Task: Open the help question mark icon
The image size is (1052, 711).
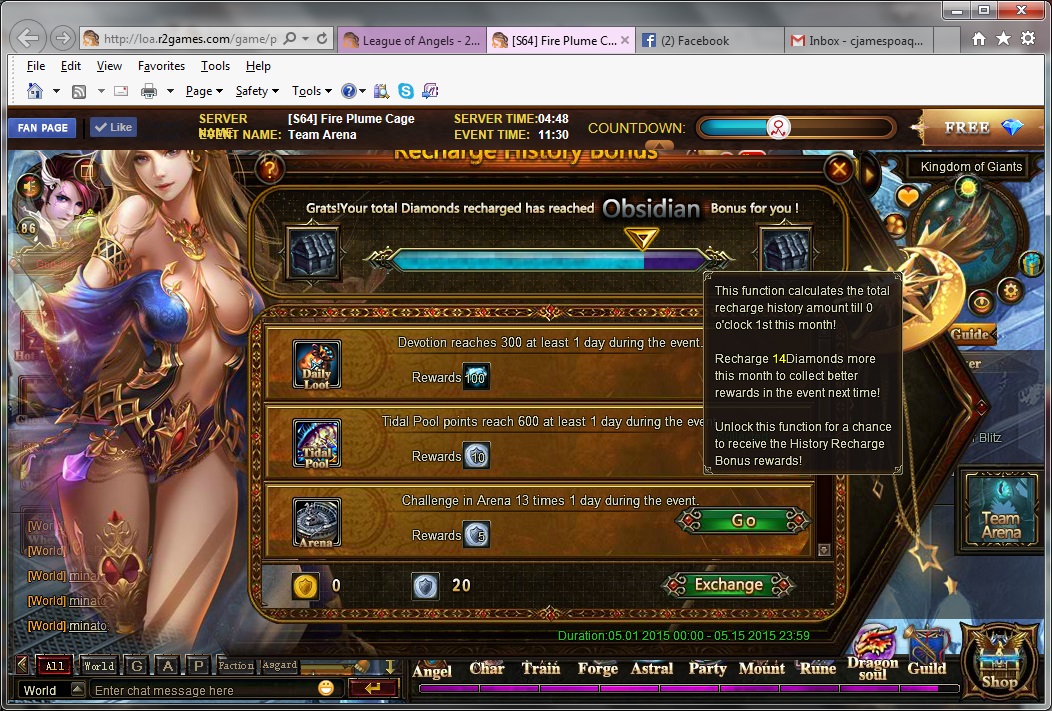Action: tap(270, 170)
